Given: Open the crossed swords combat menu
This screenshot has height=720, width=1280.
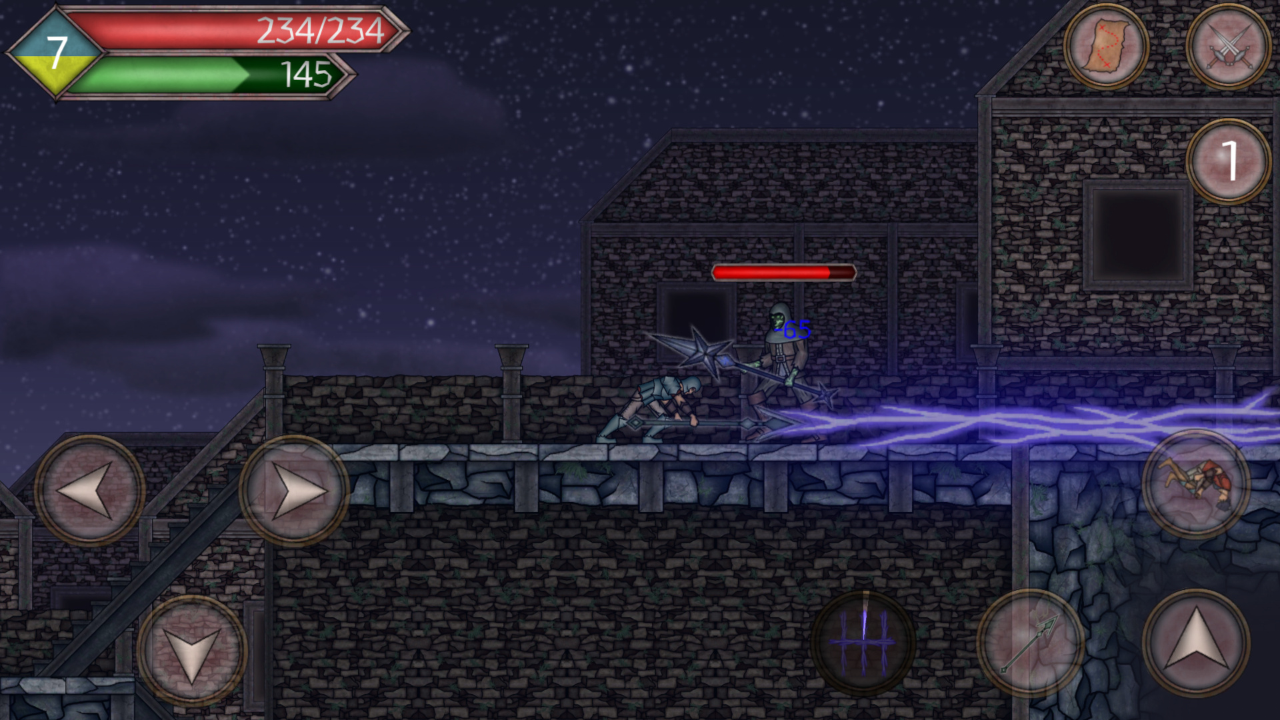Looking at the screenshot, I should tap(1228, 45).
